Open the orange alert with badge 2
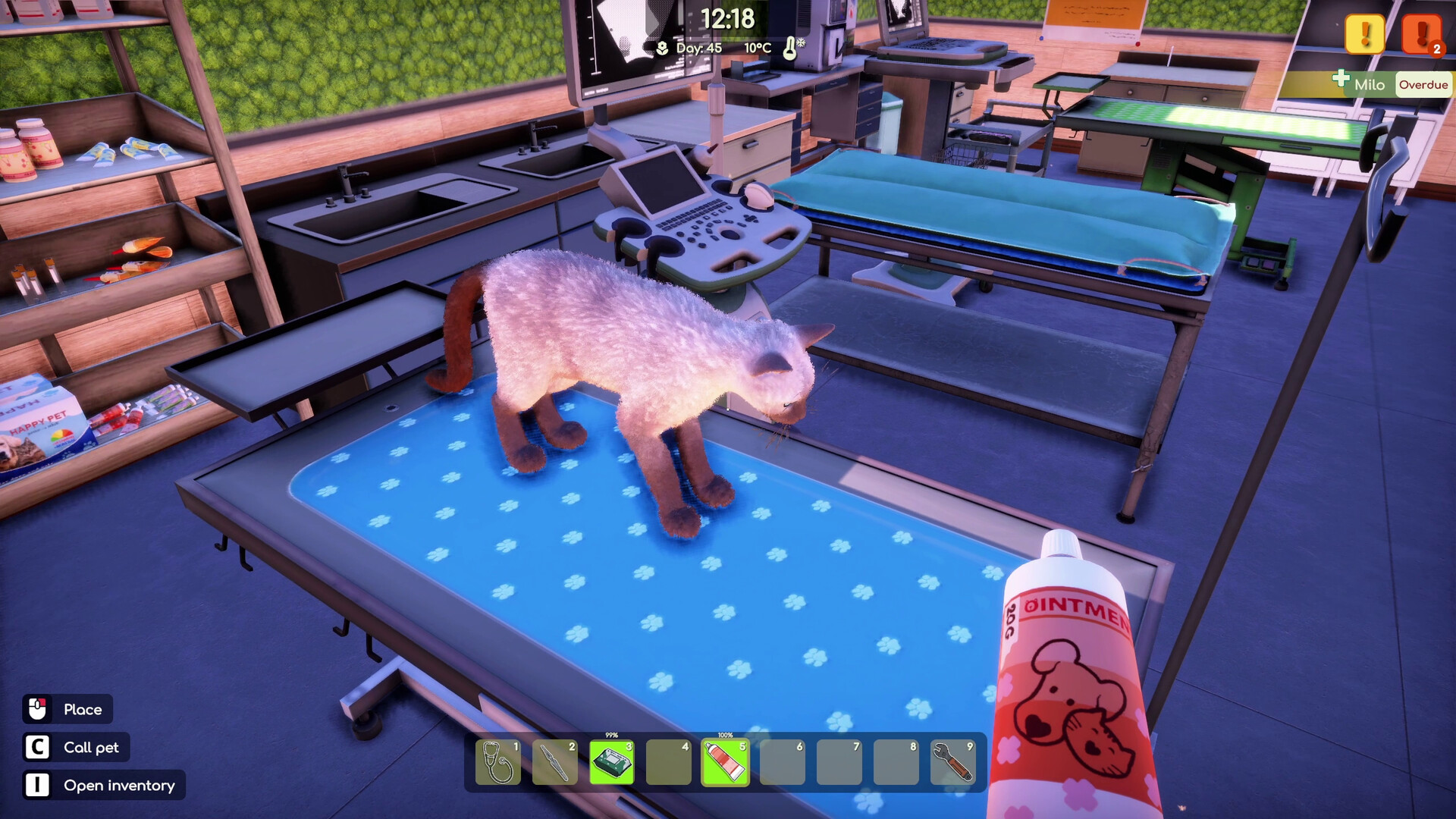The image size is (1456, 819). click(x=1420, y=34)
